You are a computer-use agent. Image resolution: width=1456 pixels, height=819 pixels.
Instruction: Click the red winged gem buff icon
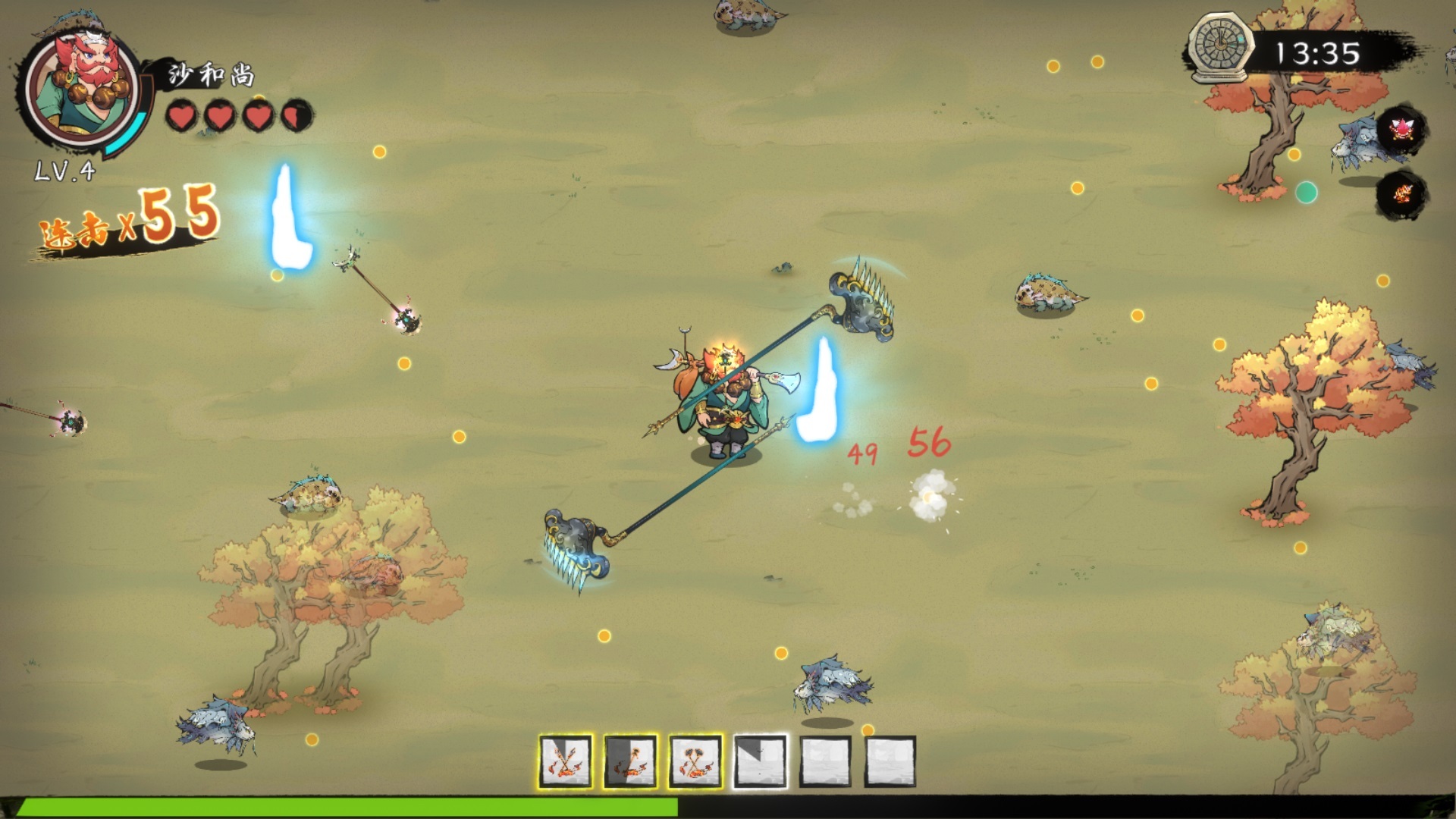pos(1401,130)
